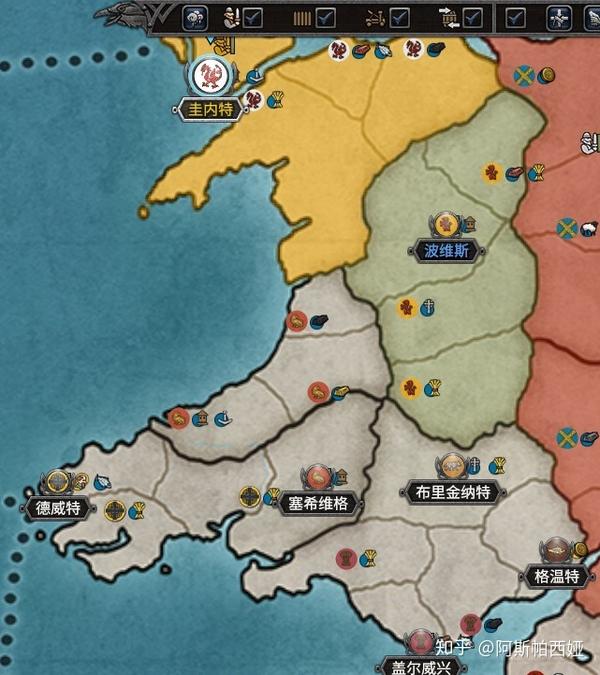Toggle the siege catapult filter checkbox
The image size is (600, 675).
399,17
